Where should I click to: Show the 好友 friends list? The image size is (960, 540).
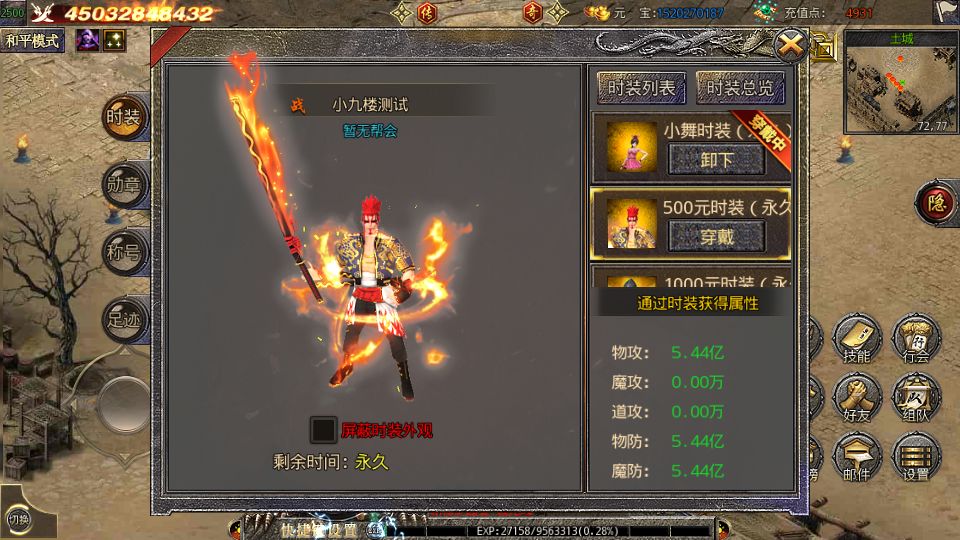(856, 399)
